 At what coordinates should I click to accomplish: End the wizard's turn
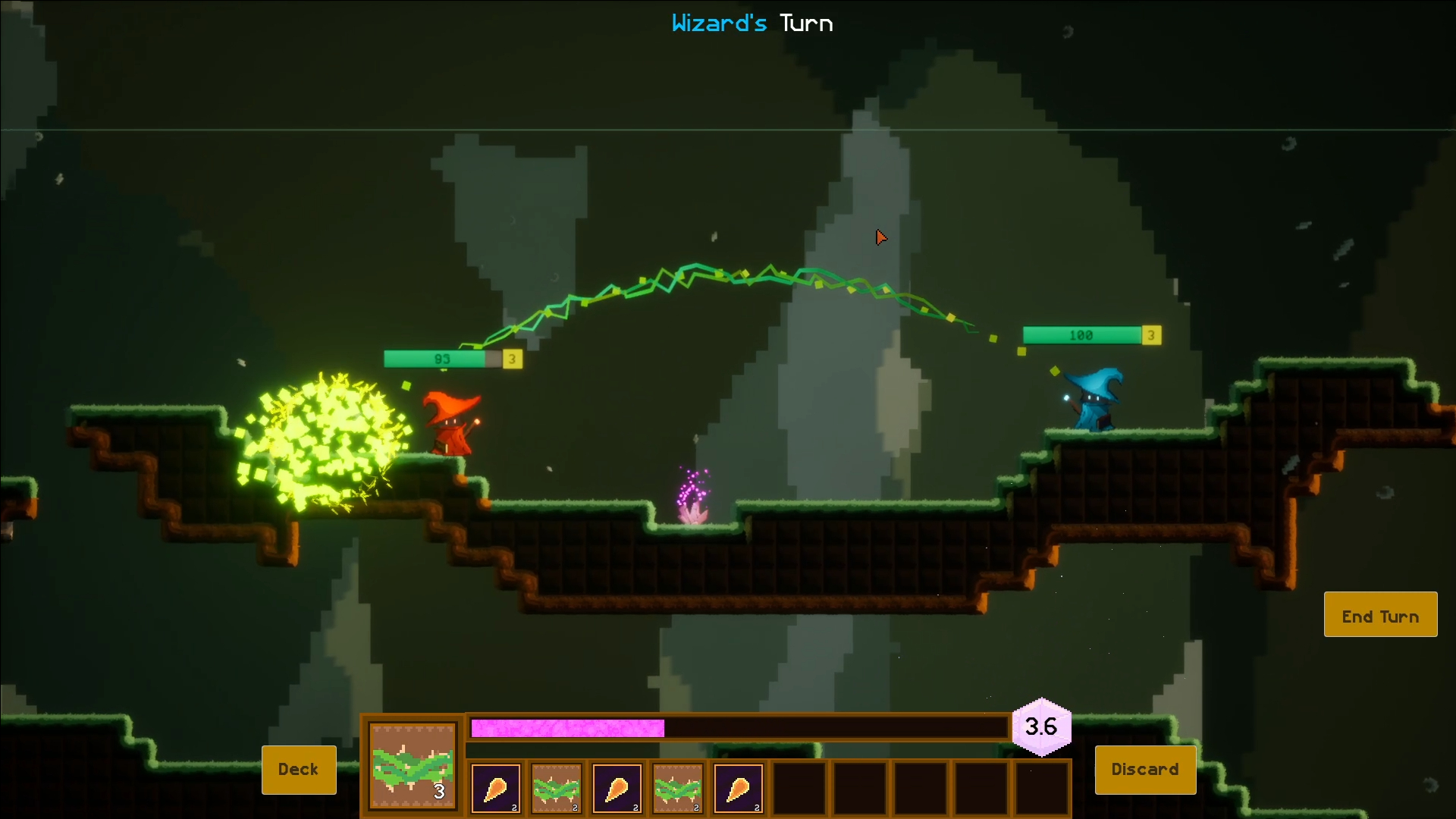point(1380,615)
